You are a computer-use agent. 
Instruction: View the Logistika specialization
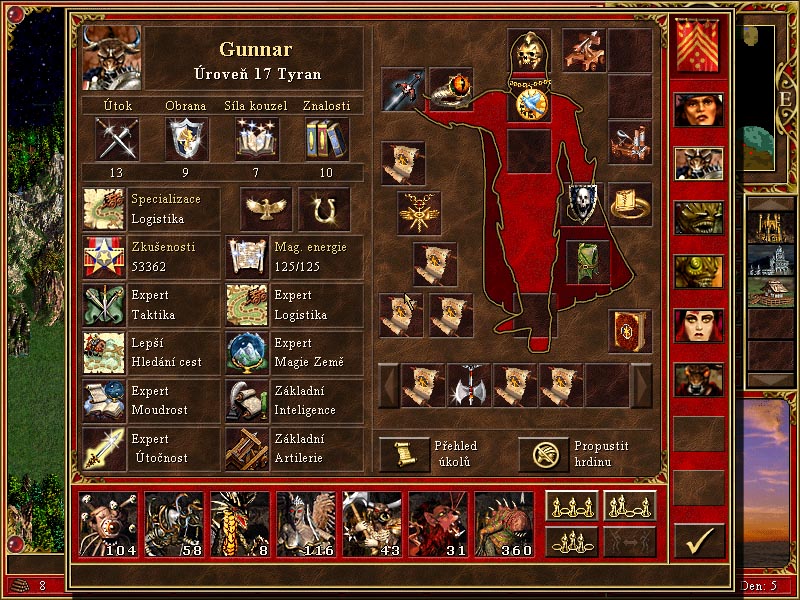pos(104,210)
